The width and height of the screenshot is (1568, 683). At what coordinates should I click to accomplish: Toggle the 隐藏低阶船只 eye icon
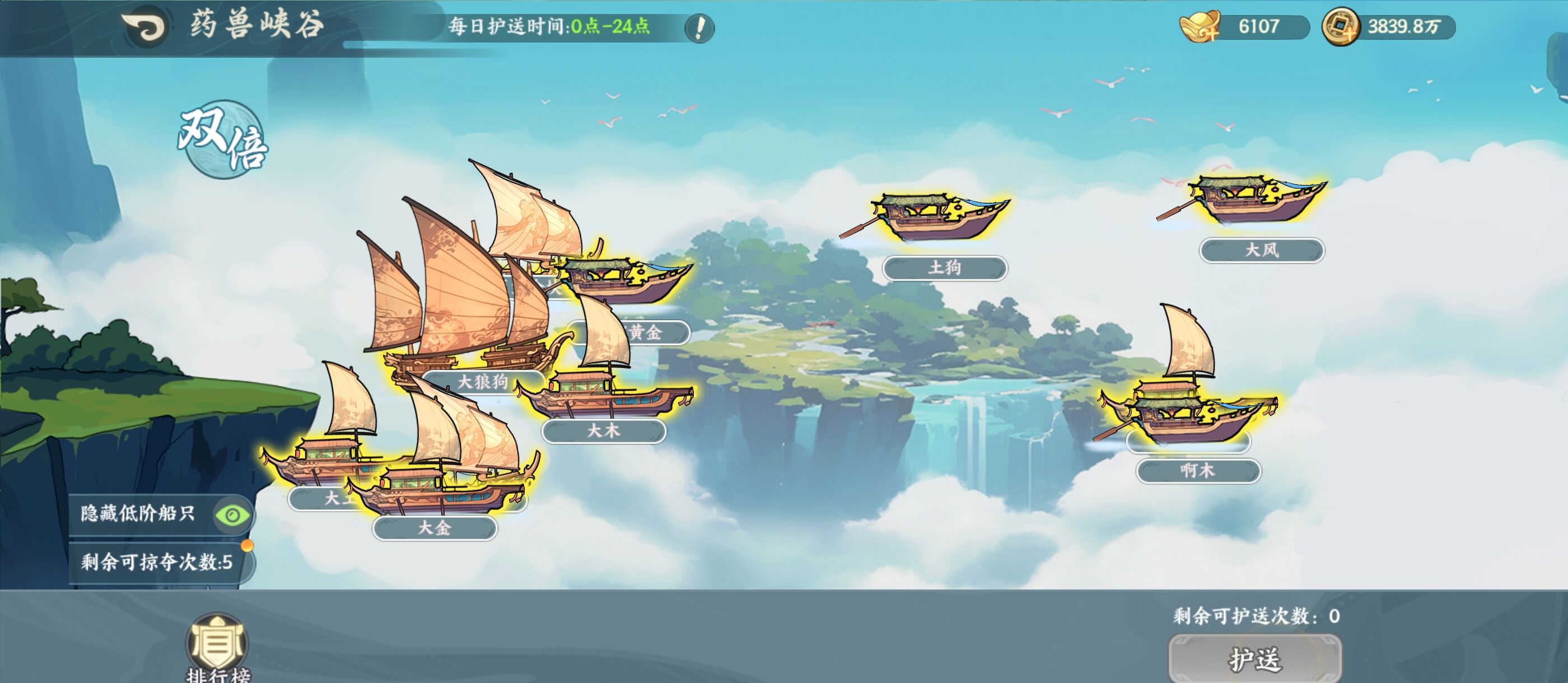(x=232, y=515)
